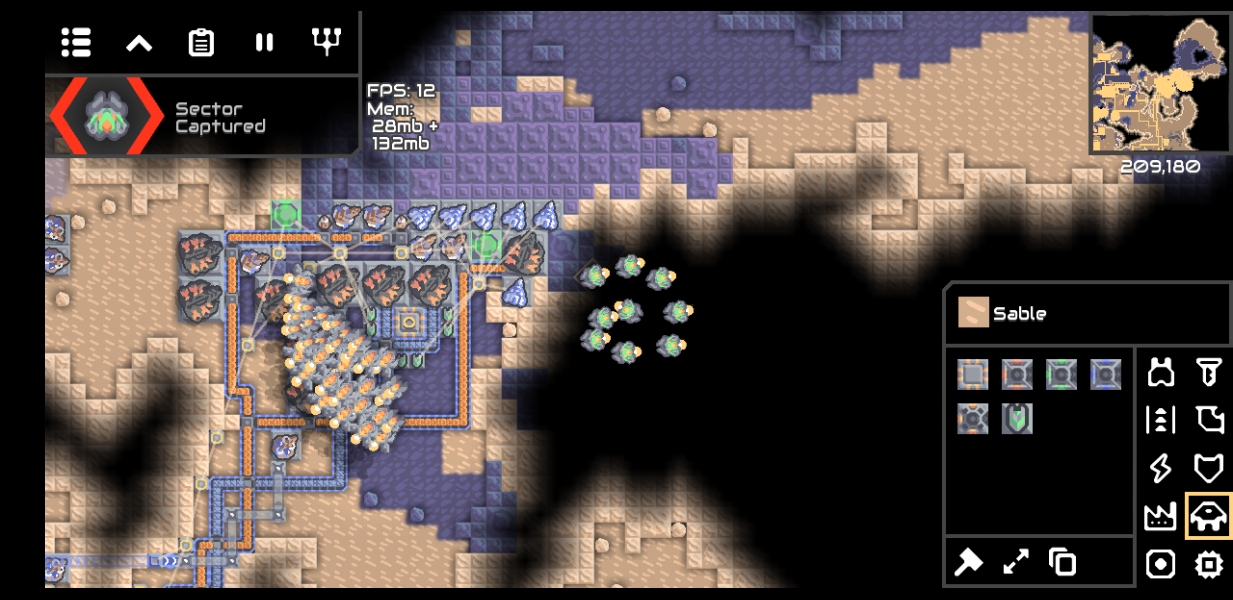Select the turret category

click(x=1161, y=373)
